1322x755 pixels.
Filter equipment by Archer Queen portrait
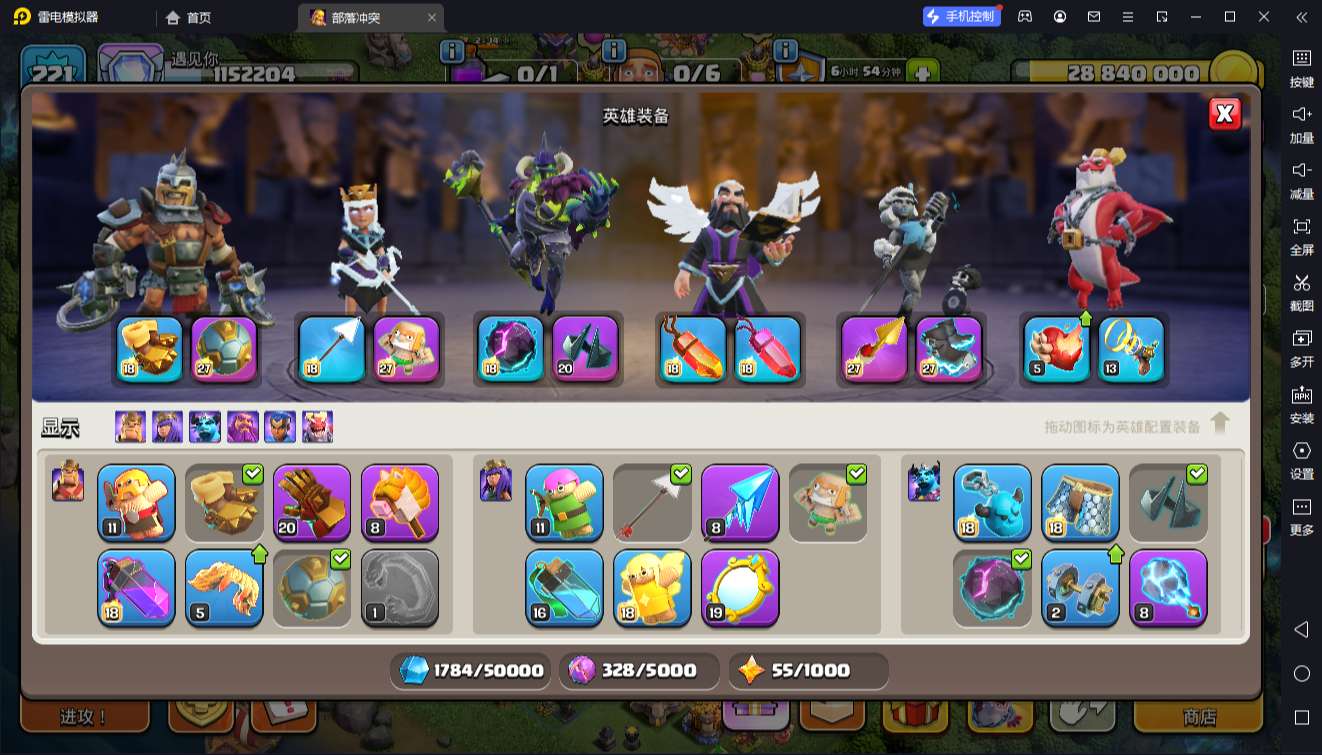pyautogui.click(x=167, y=427)
